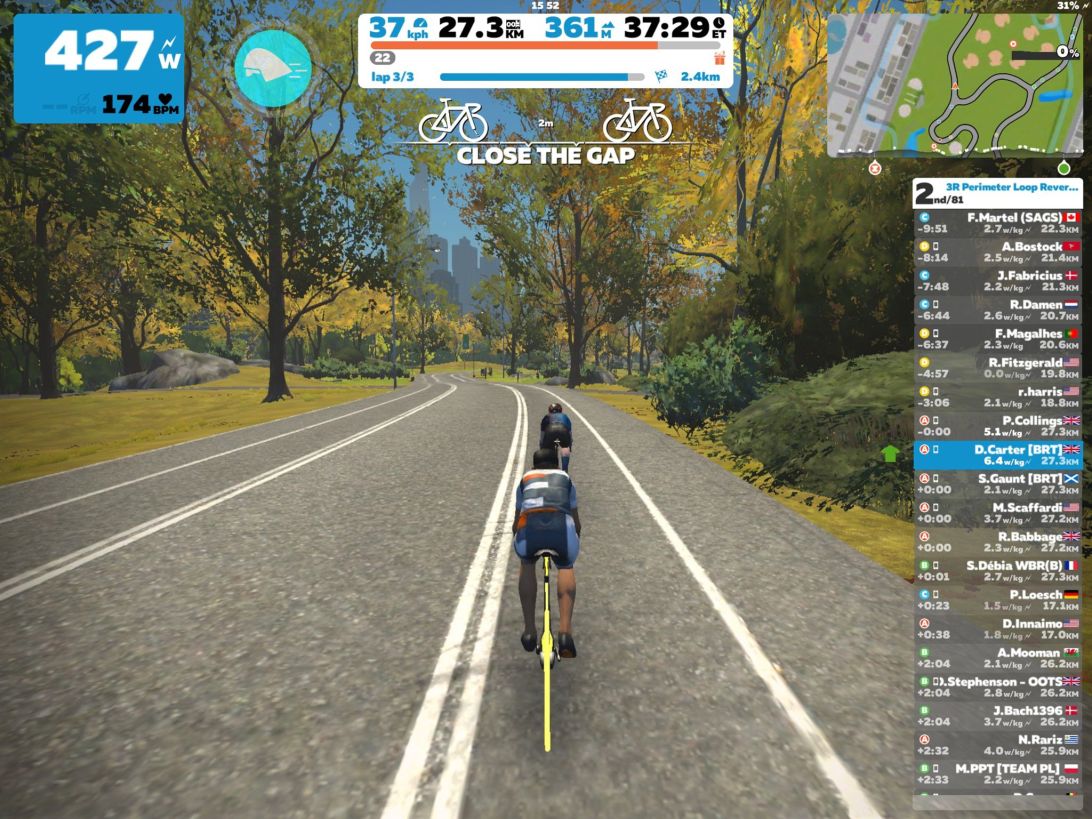Select A.Bostock in the rider list
Image resolution: width=1092 pixels, height=819 pixels.
tap(997, 252)
